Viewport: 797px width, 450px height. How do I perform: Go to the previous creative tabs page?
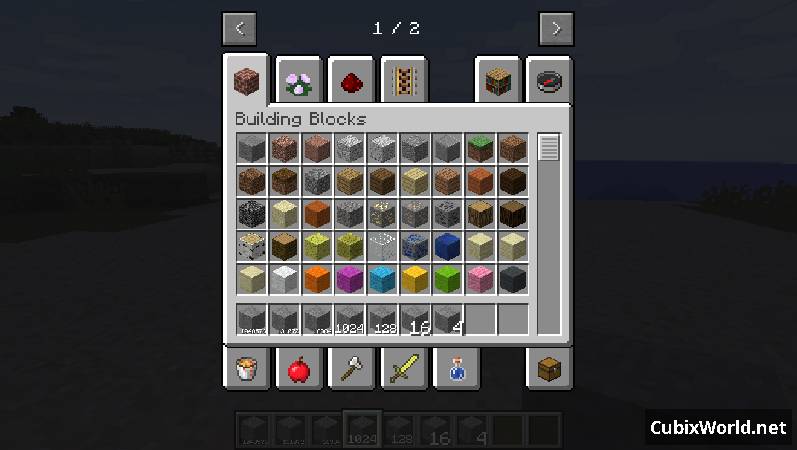(239, 28)
